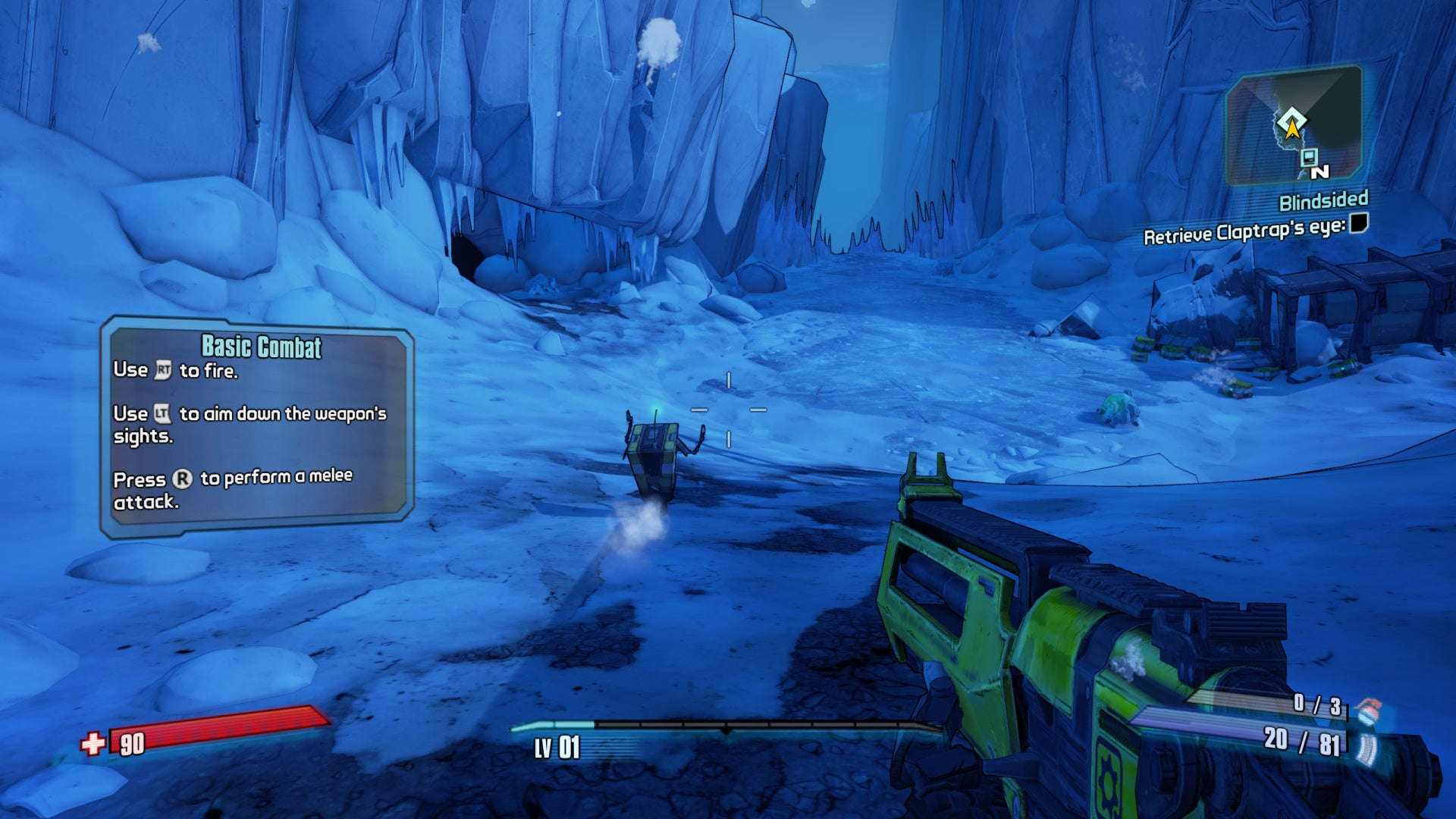Click the red cross health icon
Viewport: 1456px width, 819px height.
(93, 744)
